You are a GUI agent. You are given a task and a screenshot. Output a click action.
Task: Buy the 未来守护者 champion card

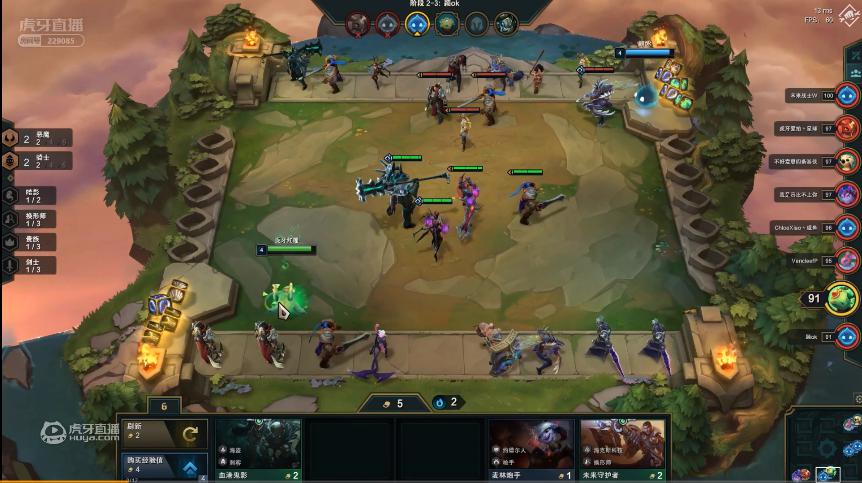622,446
